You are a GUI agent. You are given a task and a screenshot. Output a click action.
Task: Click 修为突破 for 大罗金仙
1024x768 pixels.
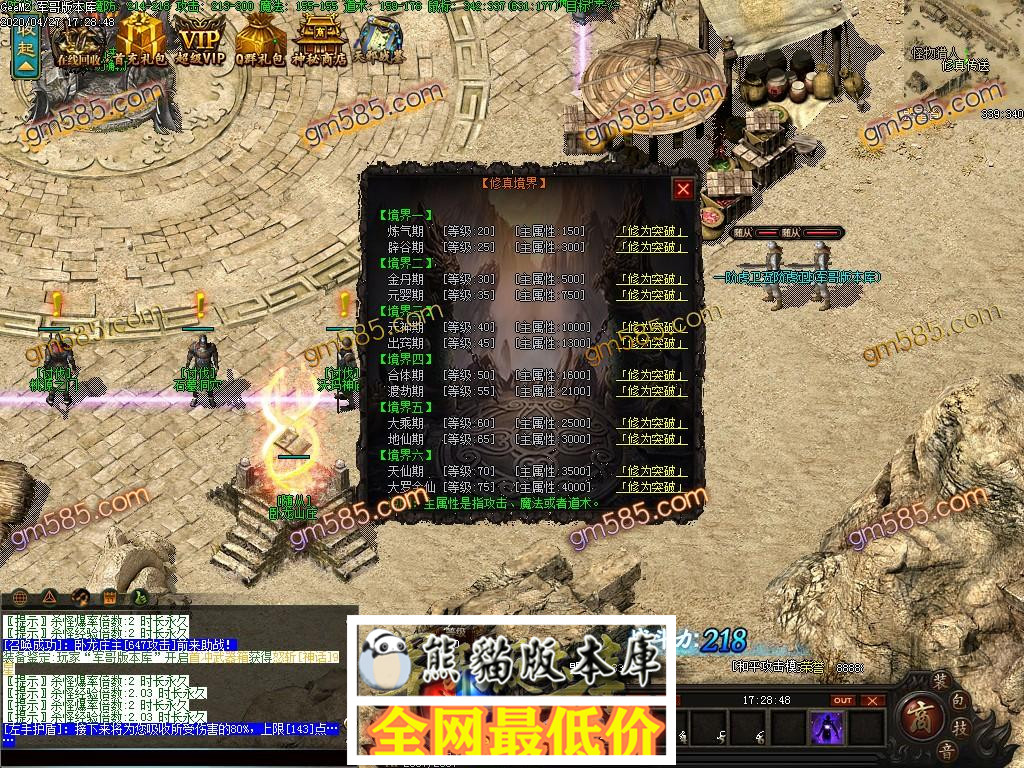(653, 487)
